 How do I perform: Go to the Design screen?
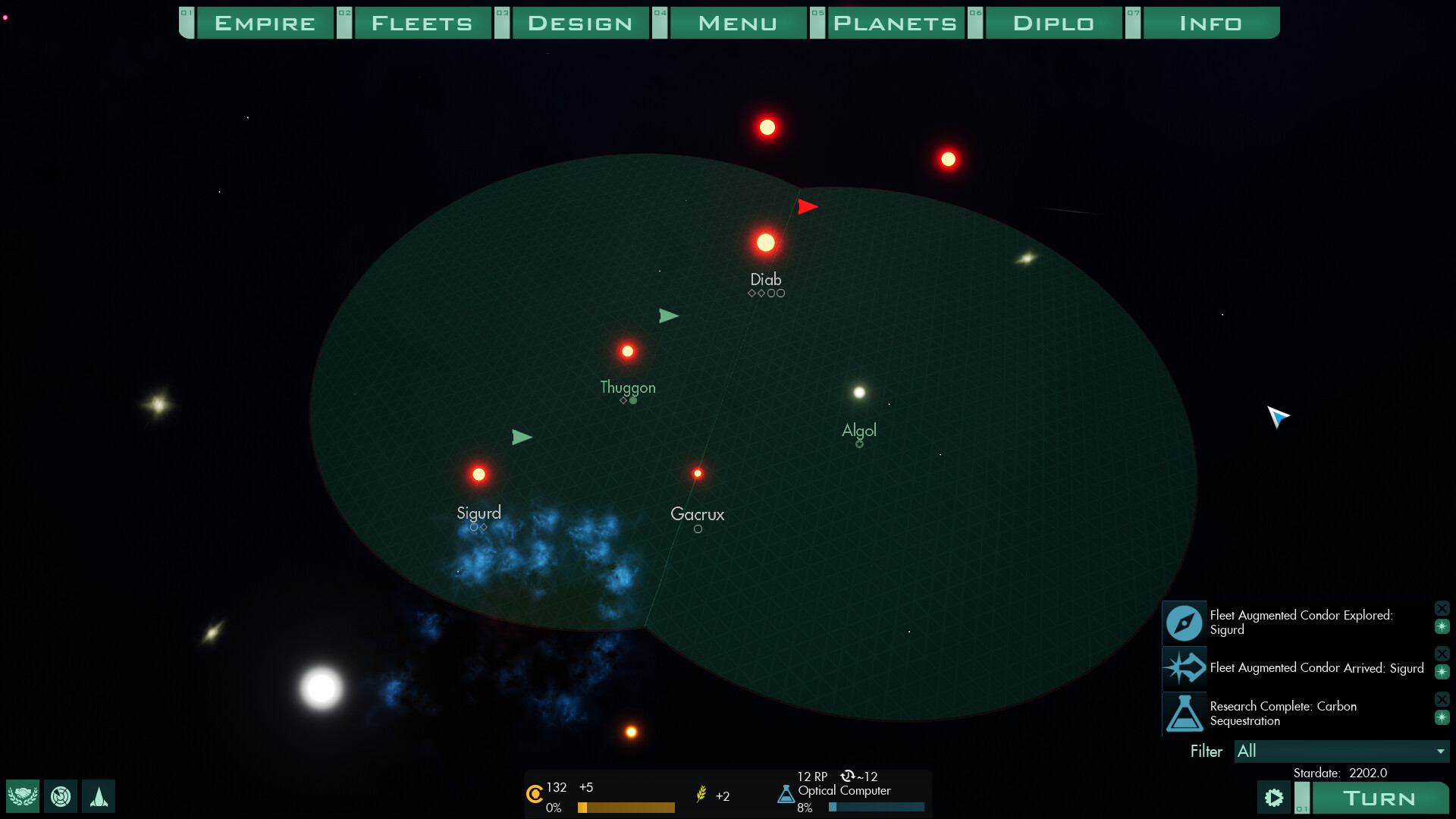click(580, 23)
